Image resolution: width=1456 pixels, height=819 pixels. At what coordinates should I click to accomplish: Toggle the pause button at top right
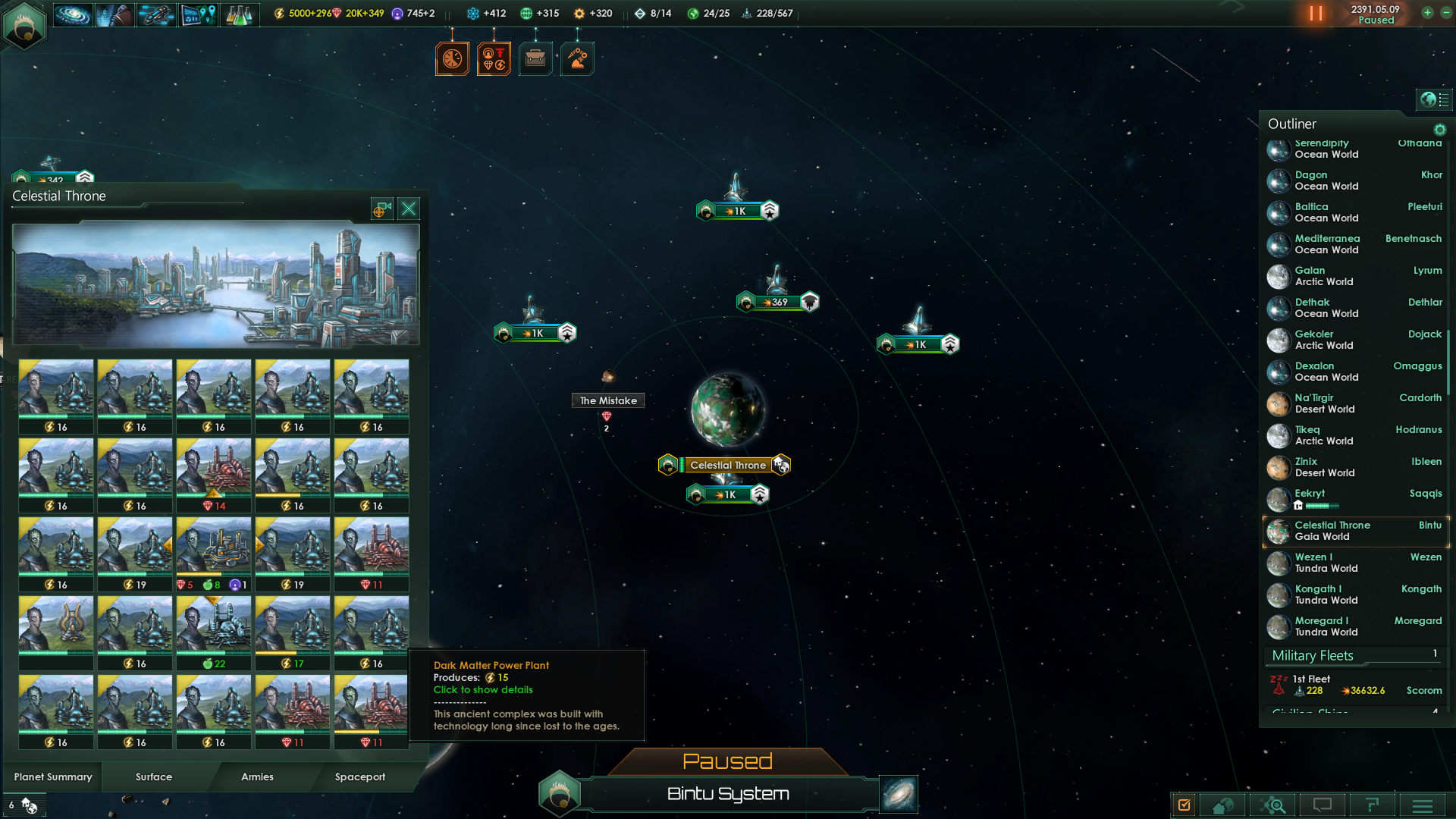[x=1317, y=13]
